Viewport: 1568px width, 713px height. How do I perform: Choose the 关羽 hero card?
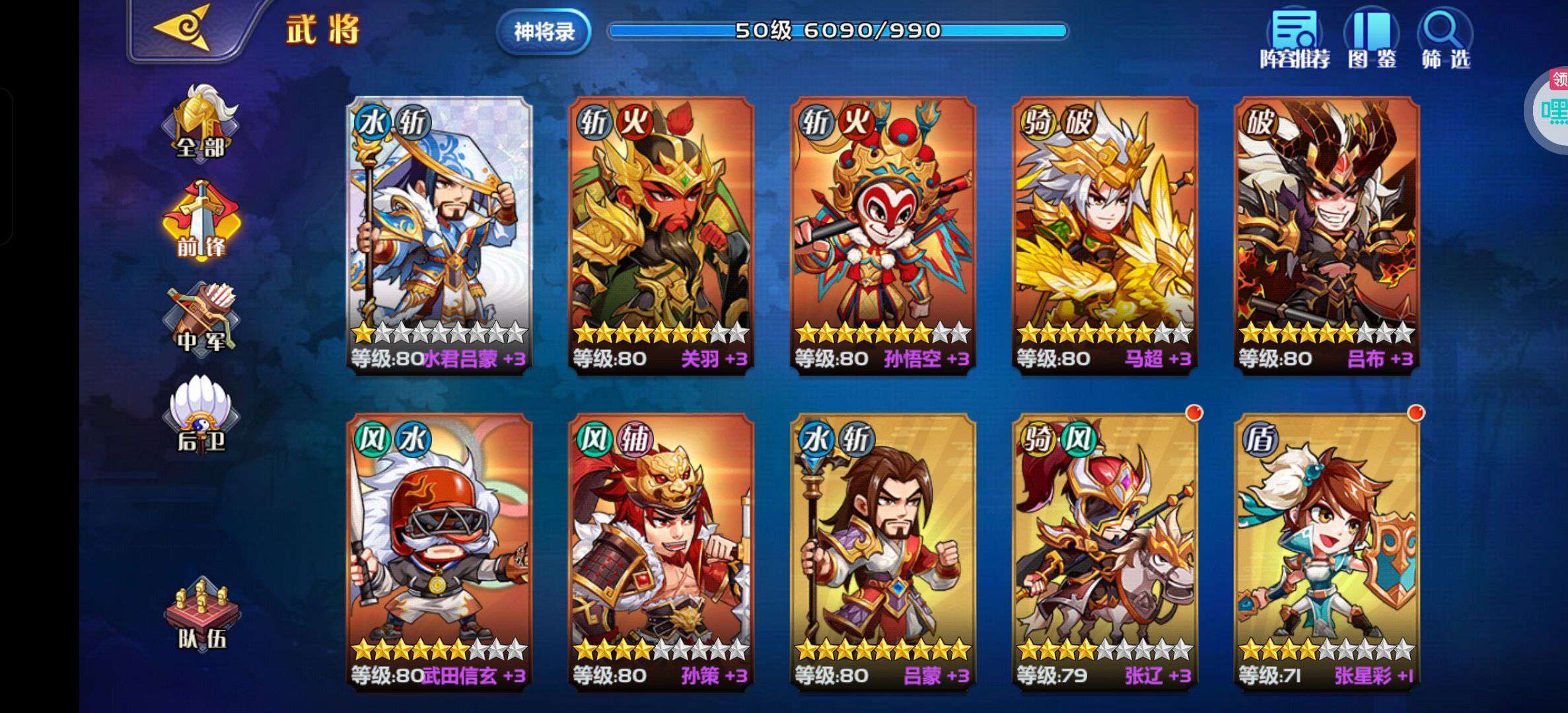(x=661, y=234)
